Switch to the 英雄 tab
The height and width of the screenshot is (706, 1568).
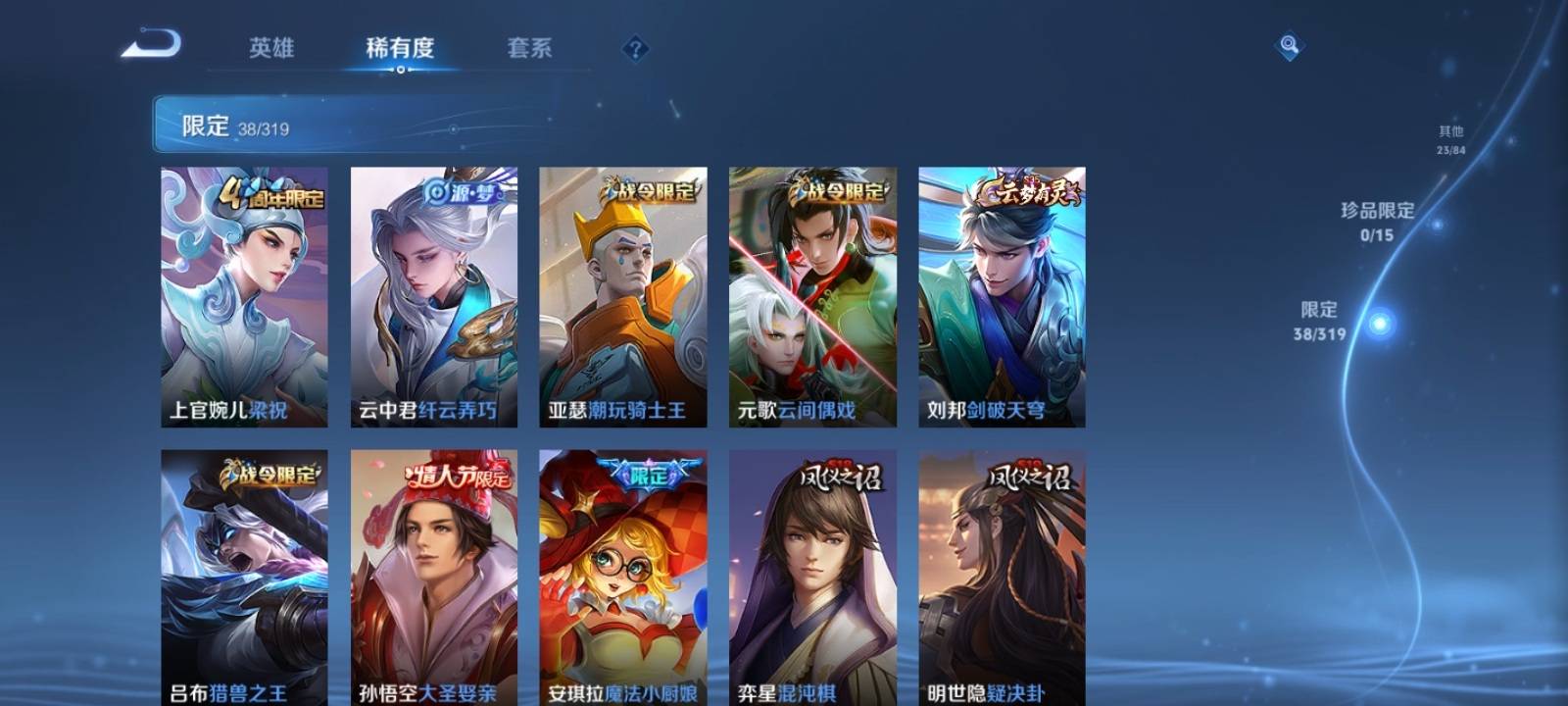click(x=270, y=48)
